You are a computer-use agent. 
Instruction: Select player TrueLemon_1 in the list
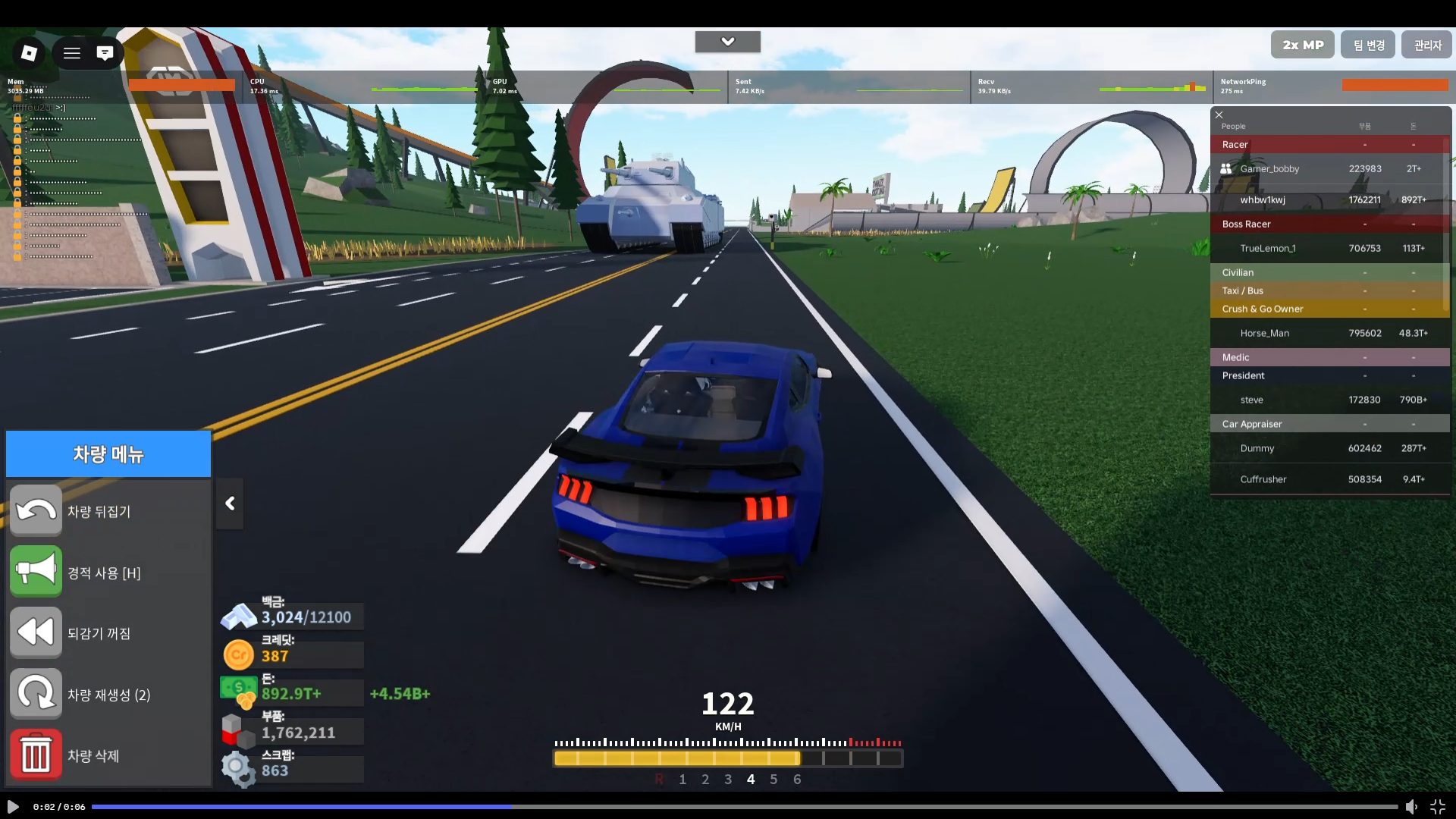click(1267, 249)
